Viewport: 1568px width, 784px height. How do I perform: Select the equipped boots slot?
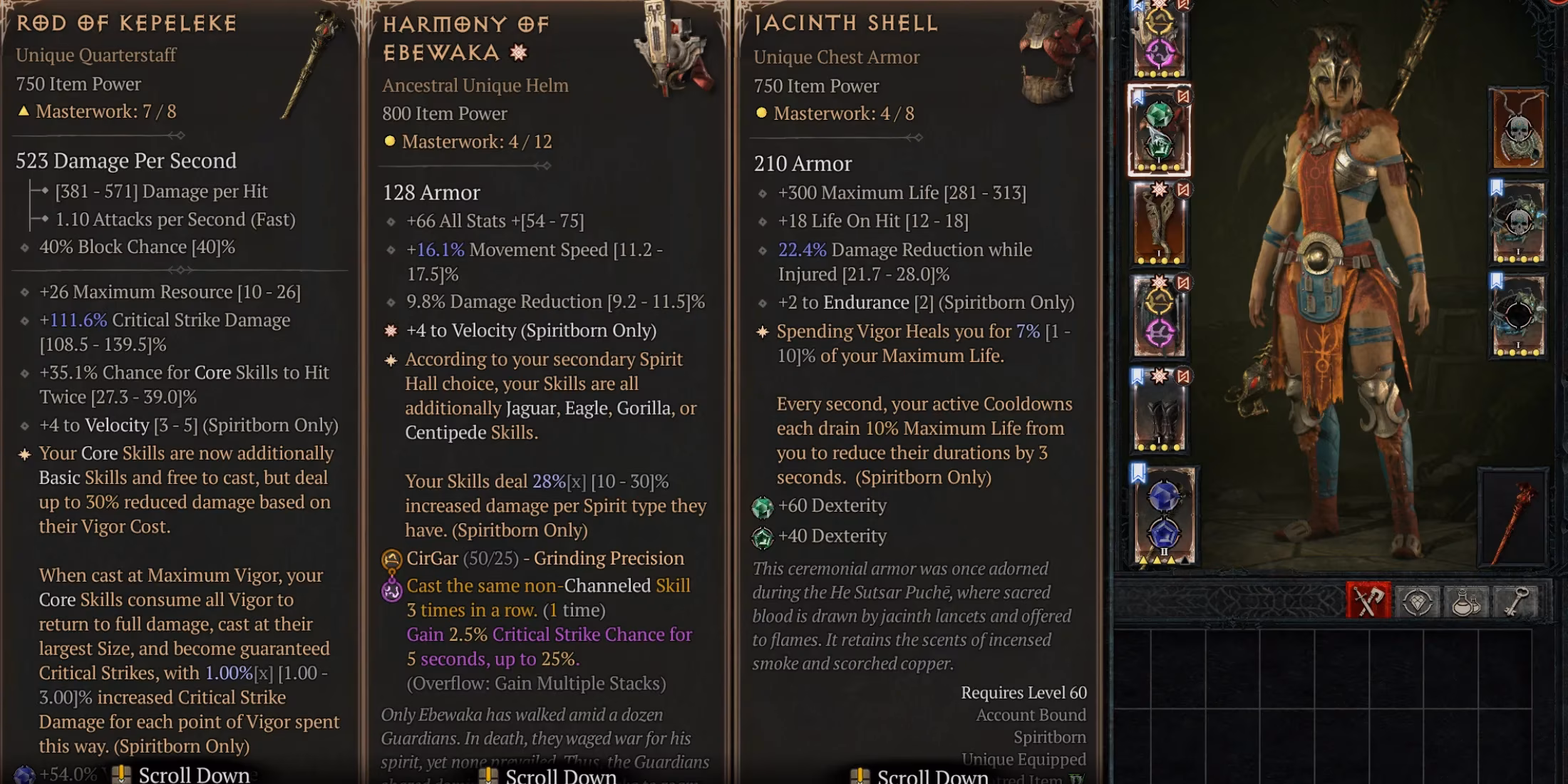(1158, 412)
